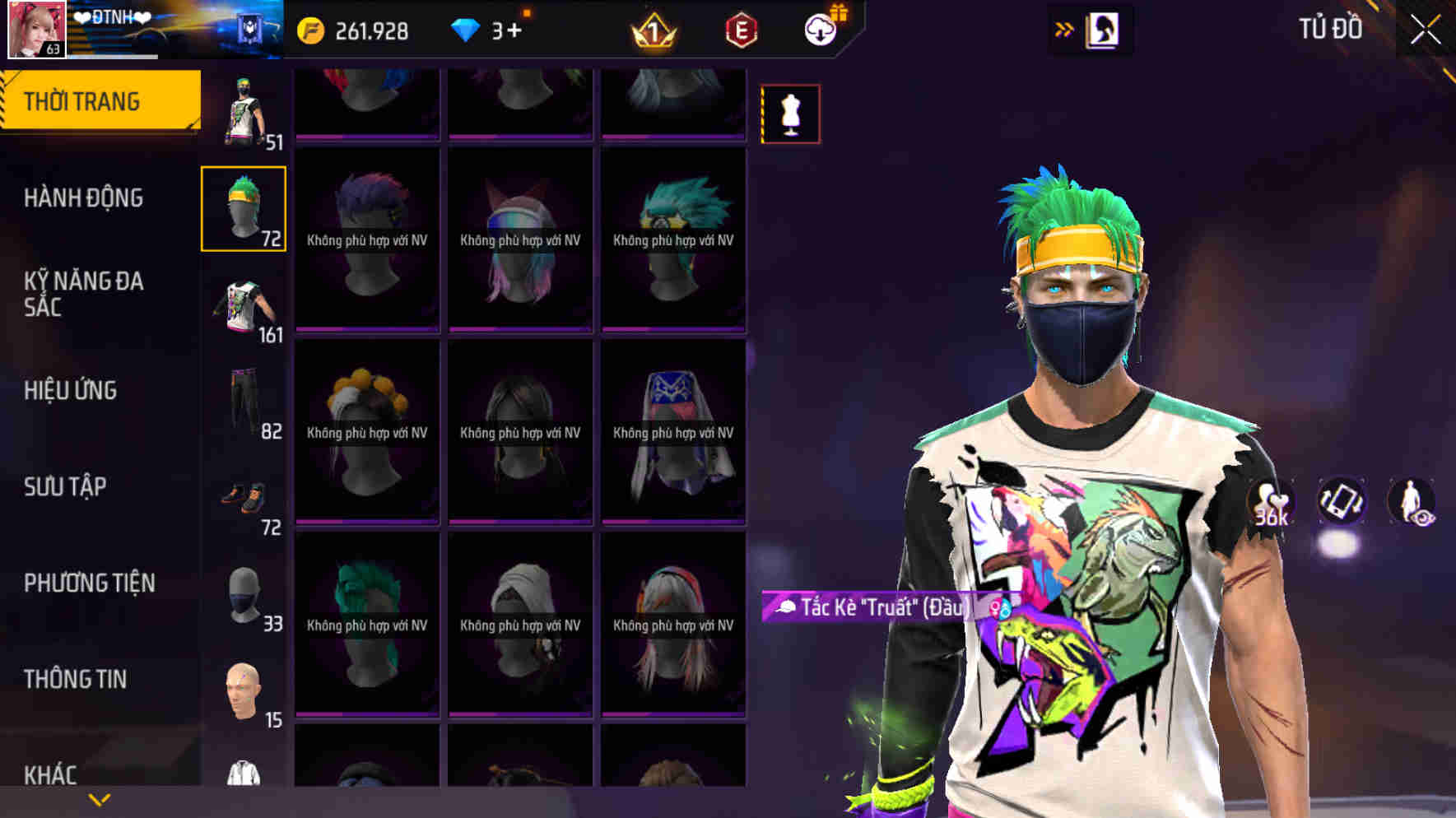This screenshot has width=1456, height=818.
Task: Select the equipped green-yellow hairstyle thumbnail
Action: pos(243,211)
